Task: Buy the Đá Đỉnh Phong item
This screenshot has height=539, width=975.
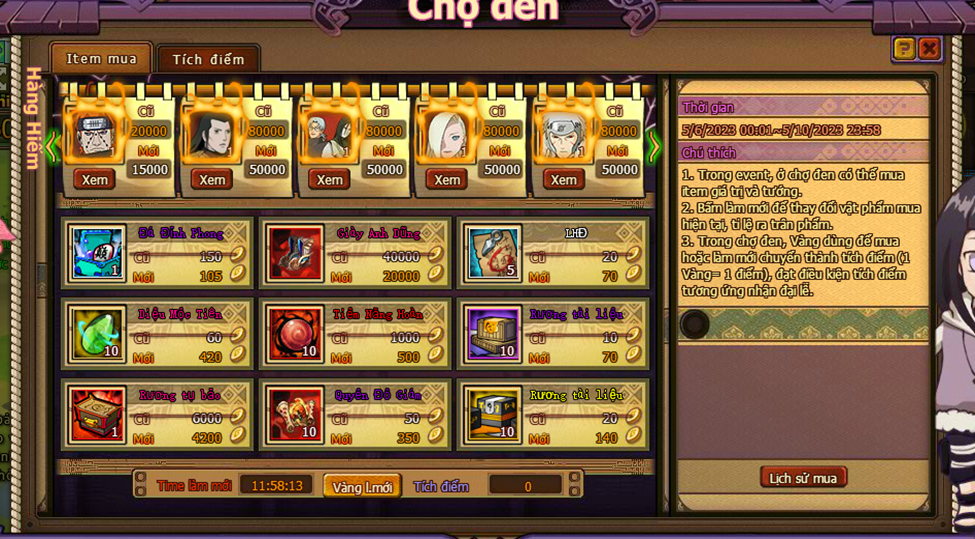Action: pos(98,253)
